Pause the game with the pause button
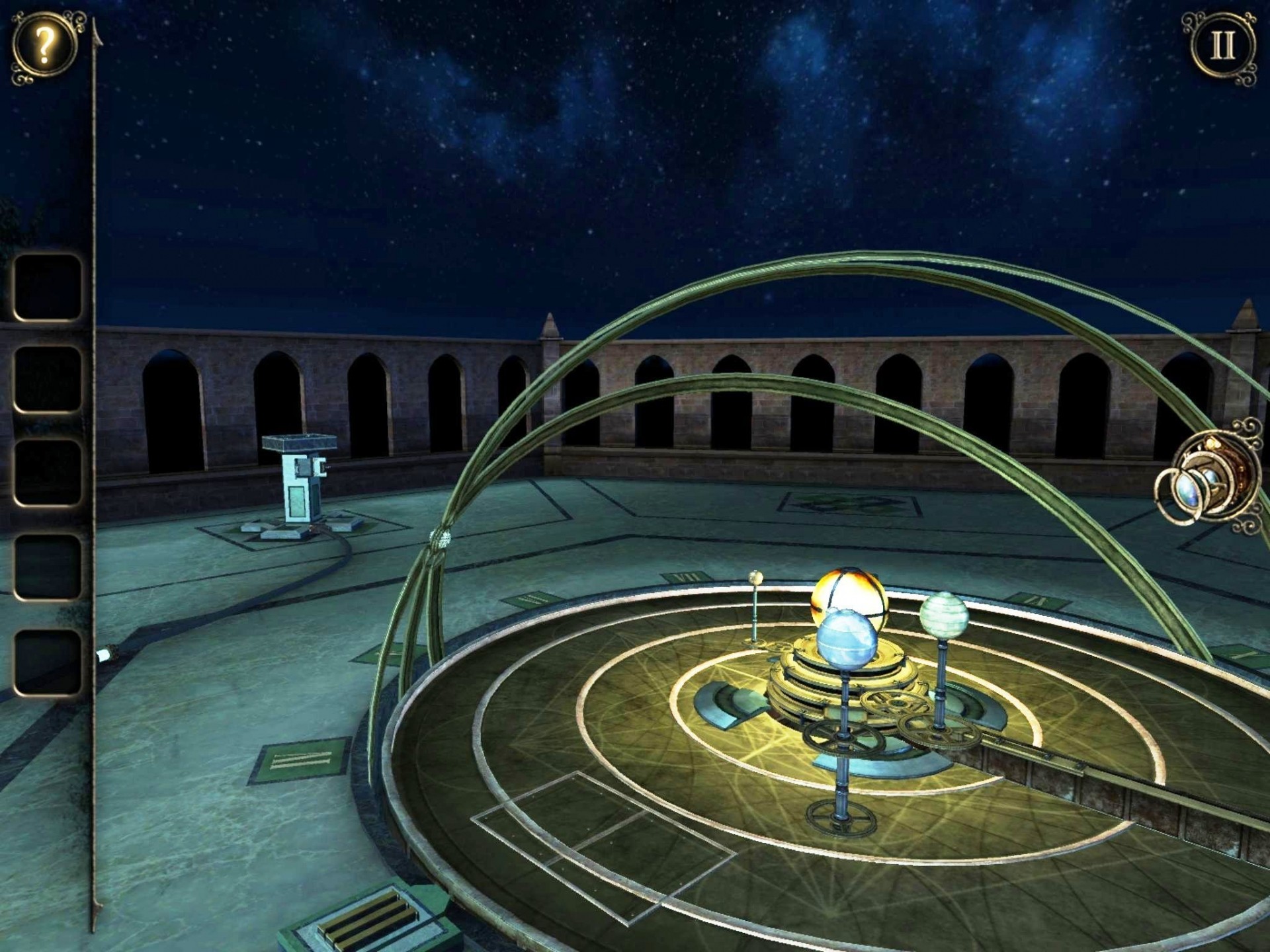 pyautogui.click(x=1221, y=46)
